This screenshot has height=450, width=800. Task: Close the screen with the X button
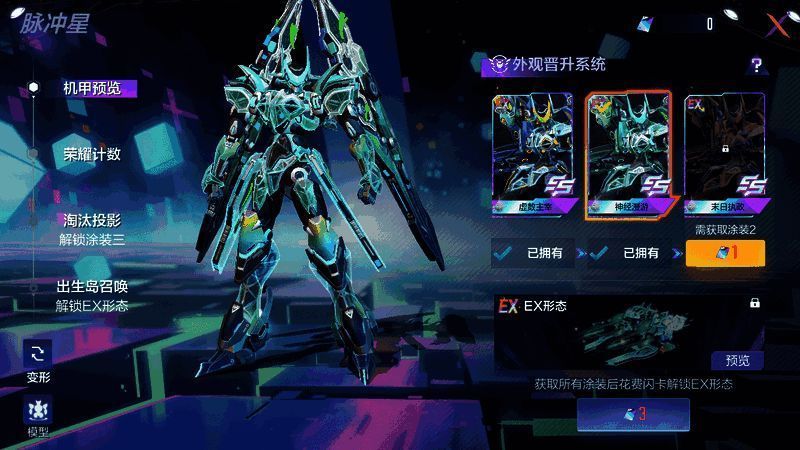776,23
